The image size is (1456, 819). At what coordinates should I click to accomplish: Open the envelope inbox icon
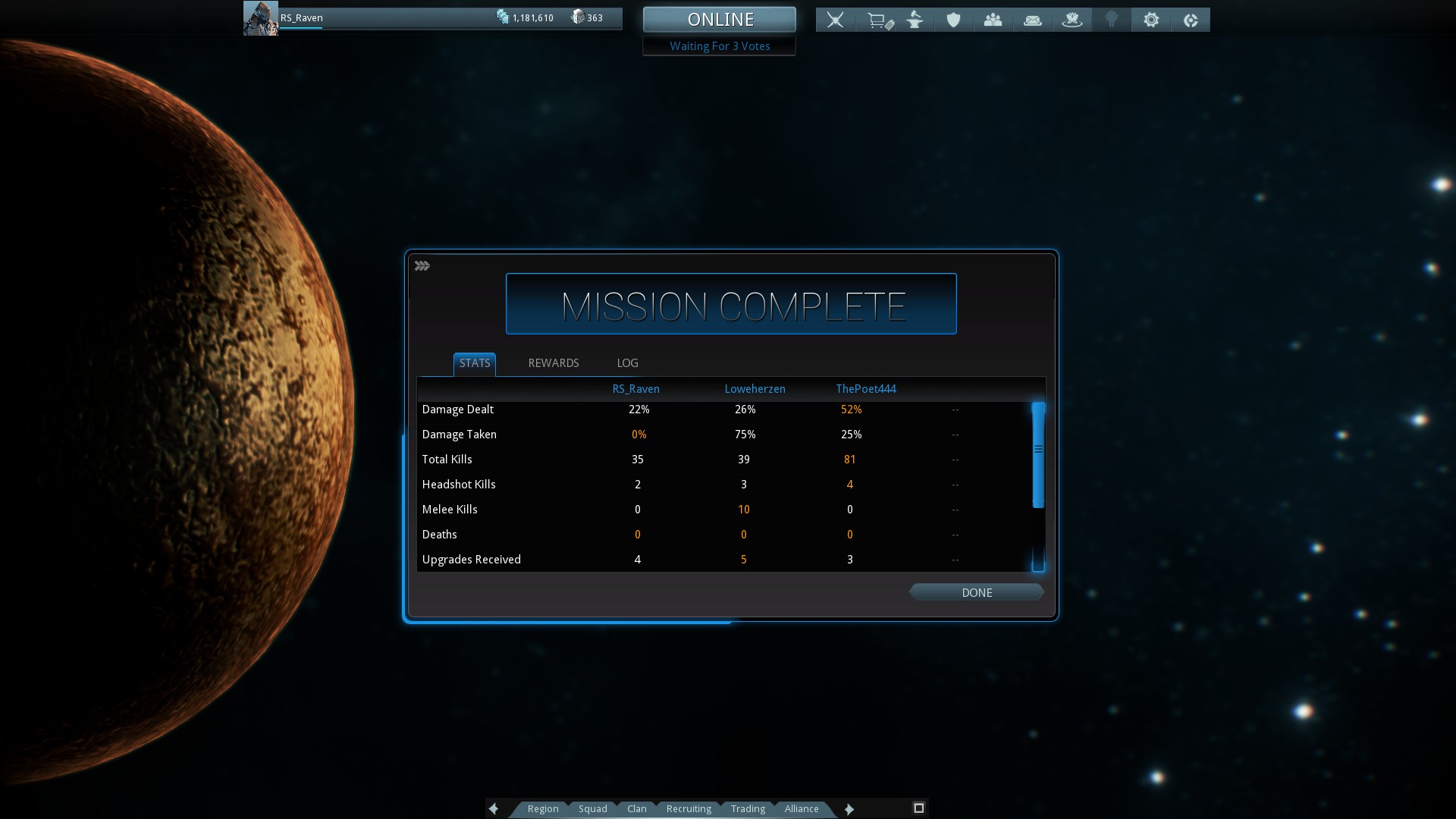point(1033,20)
